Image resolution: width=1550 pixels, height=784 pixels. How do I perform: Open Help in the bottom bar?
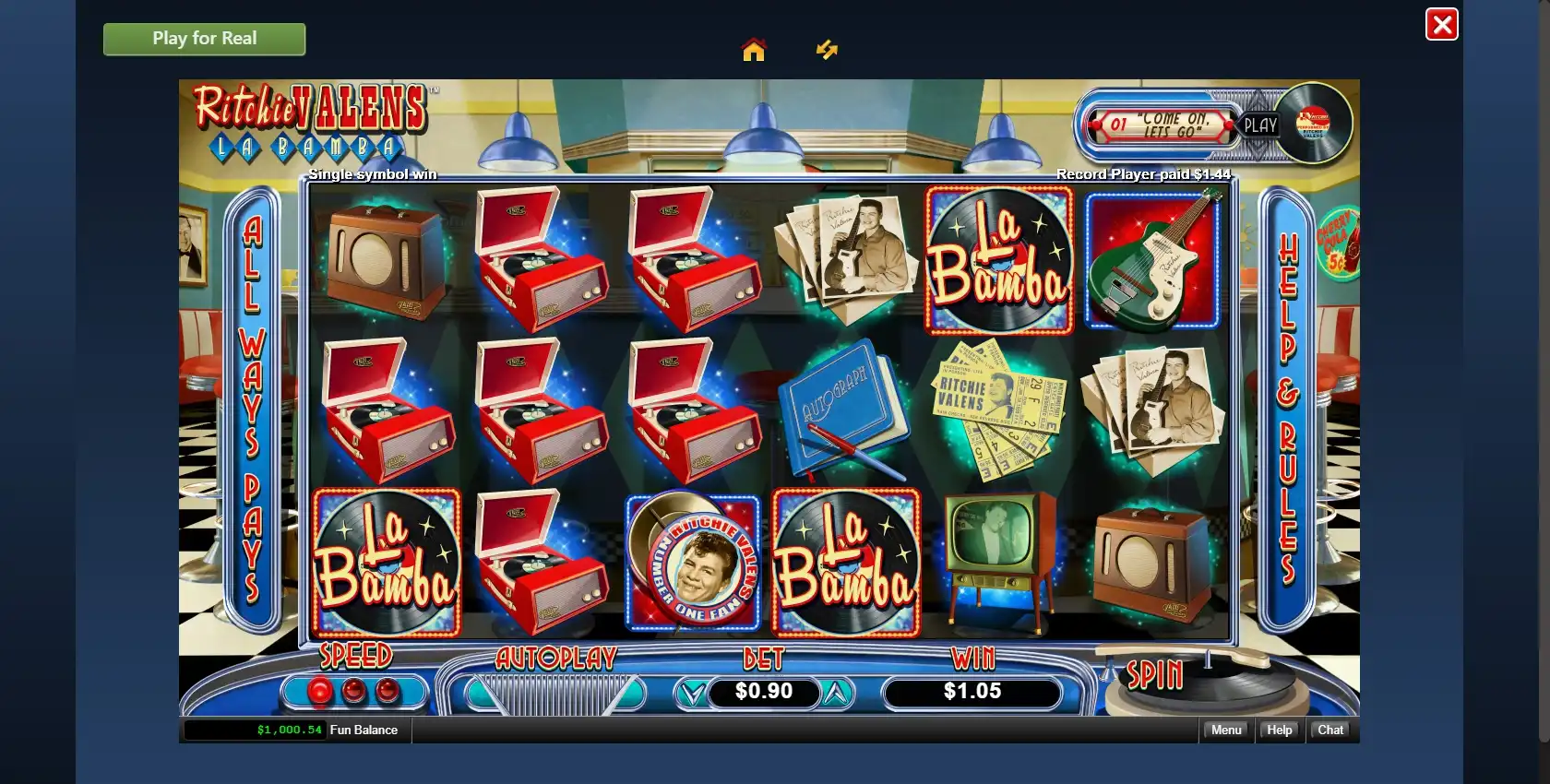[1279, 730]
